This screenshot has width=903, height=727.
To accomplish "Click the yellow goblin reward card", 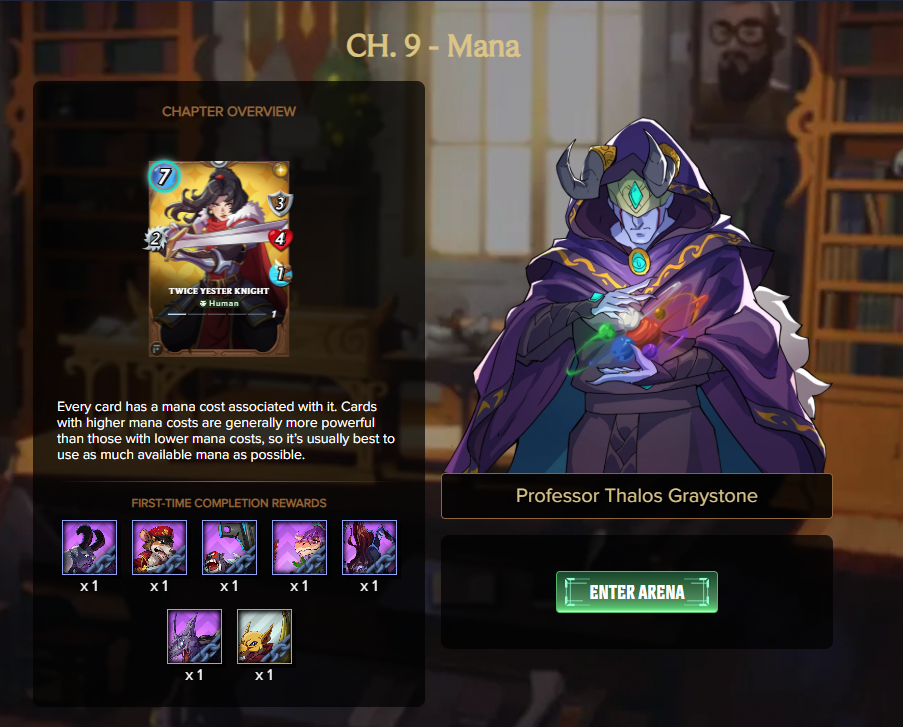I will [x=264, y=637].
